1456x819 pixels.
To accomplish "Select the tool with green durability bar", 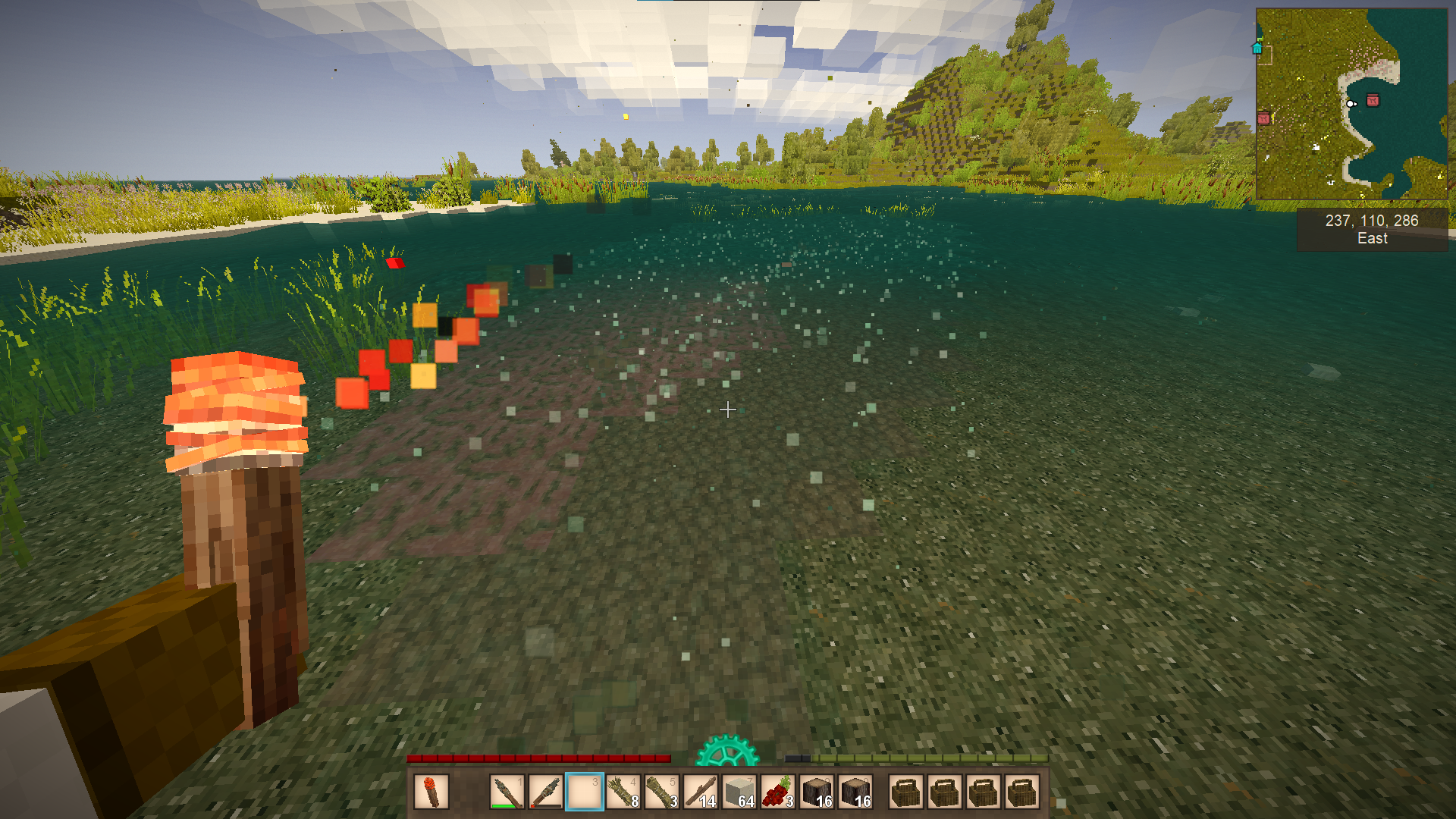I will tap(507, 792).
